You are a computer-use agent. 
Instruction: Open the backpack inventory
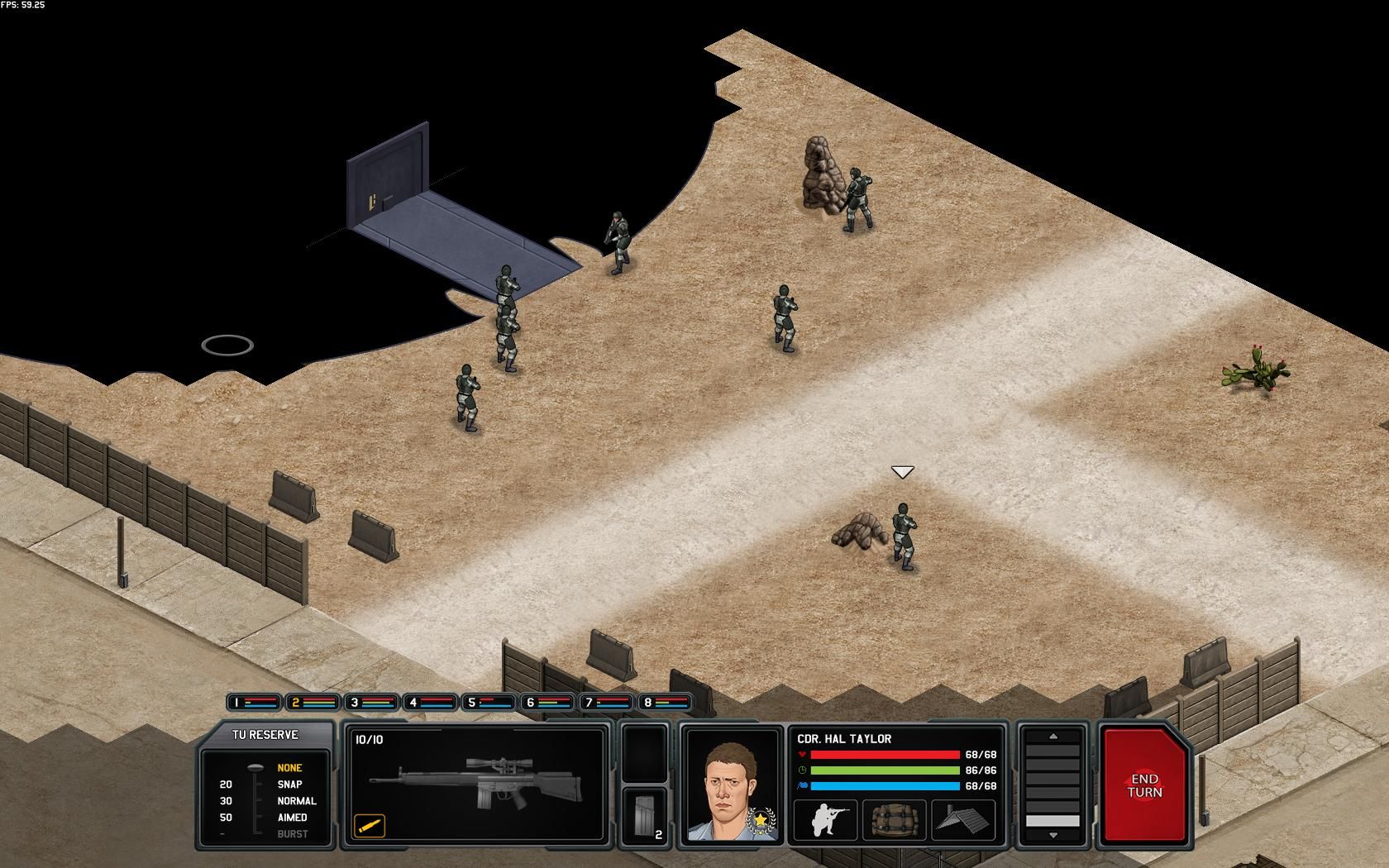point(893,820)
